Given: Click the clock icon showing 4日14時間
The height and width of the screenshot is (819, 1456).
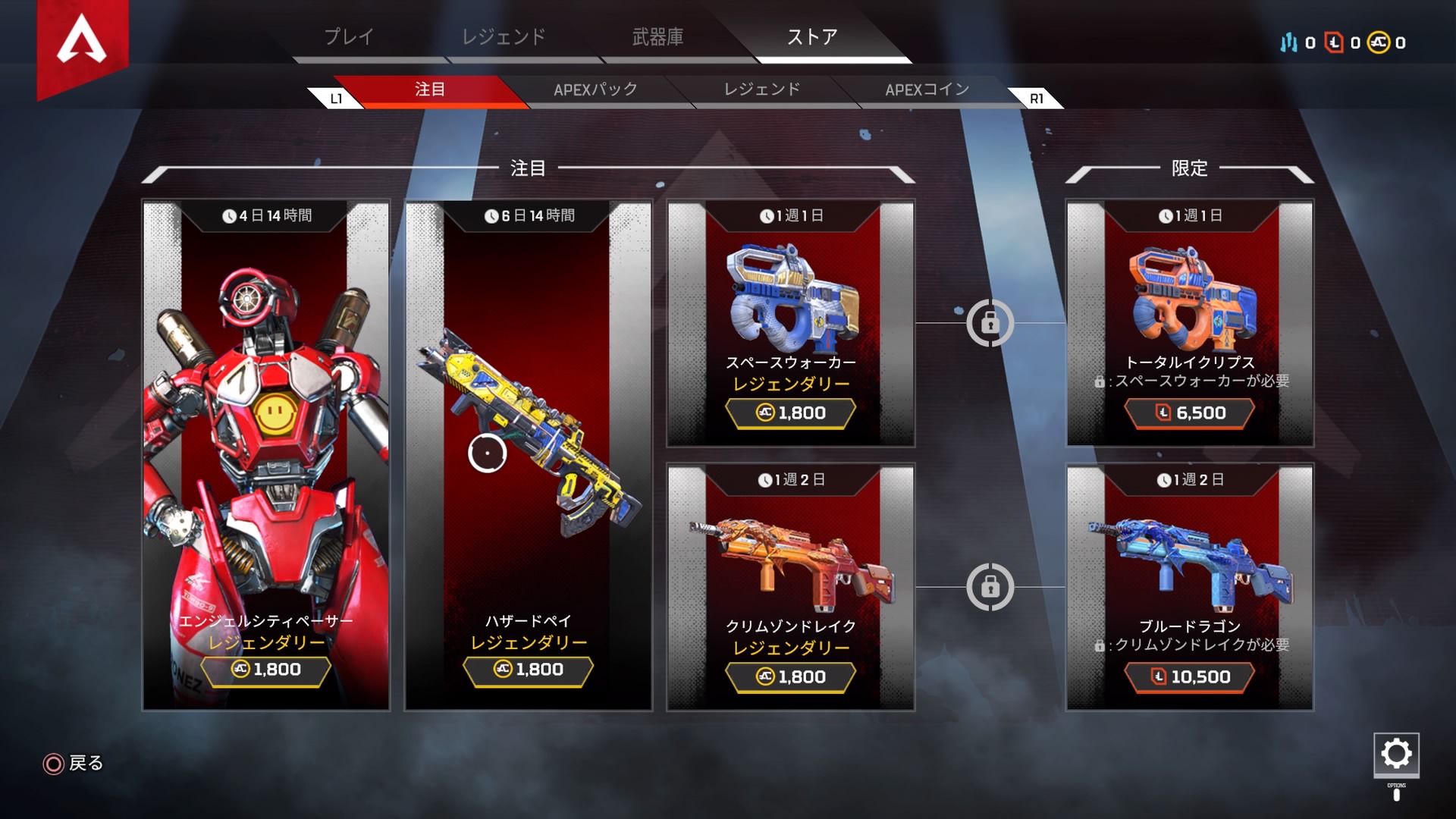Looking at the screenshot, I should pos(228,215).
